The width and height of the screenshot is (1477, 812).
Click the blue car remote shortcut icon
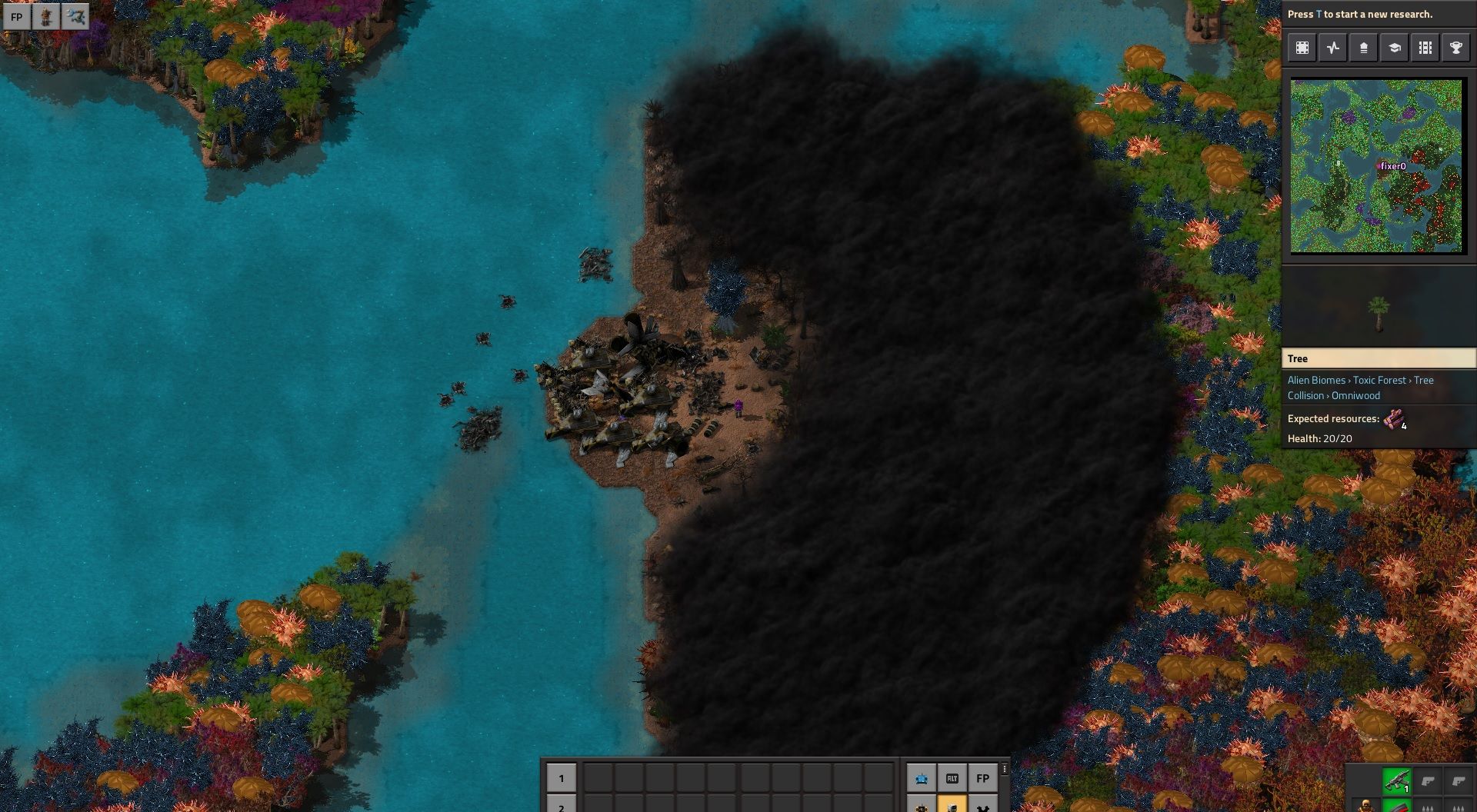tap(922, 778)
